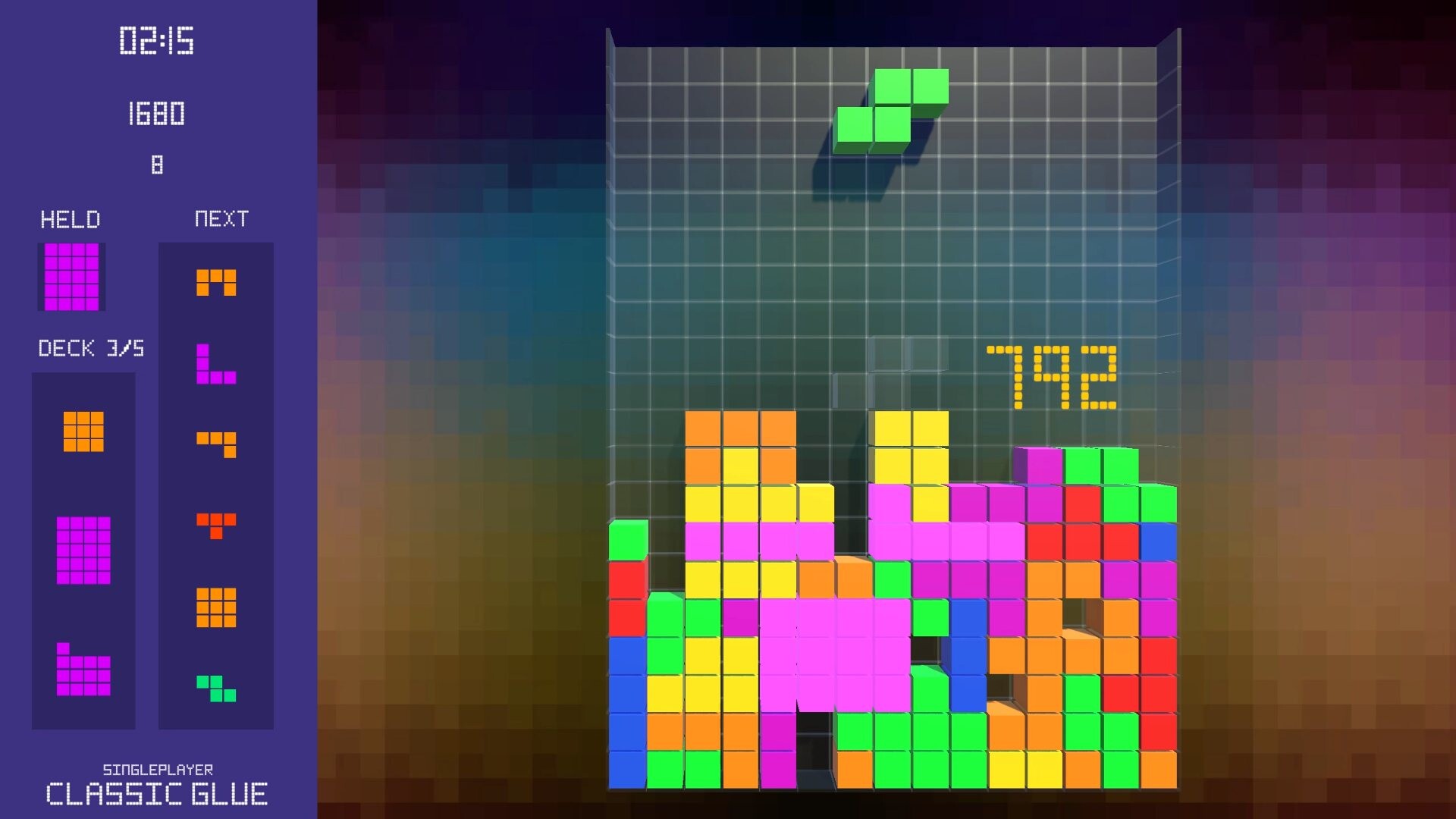The width and height of the screenshot is (1456, 819).
Task: Click the level 8 indicator
Action: point(156,165)
